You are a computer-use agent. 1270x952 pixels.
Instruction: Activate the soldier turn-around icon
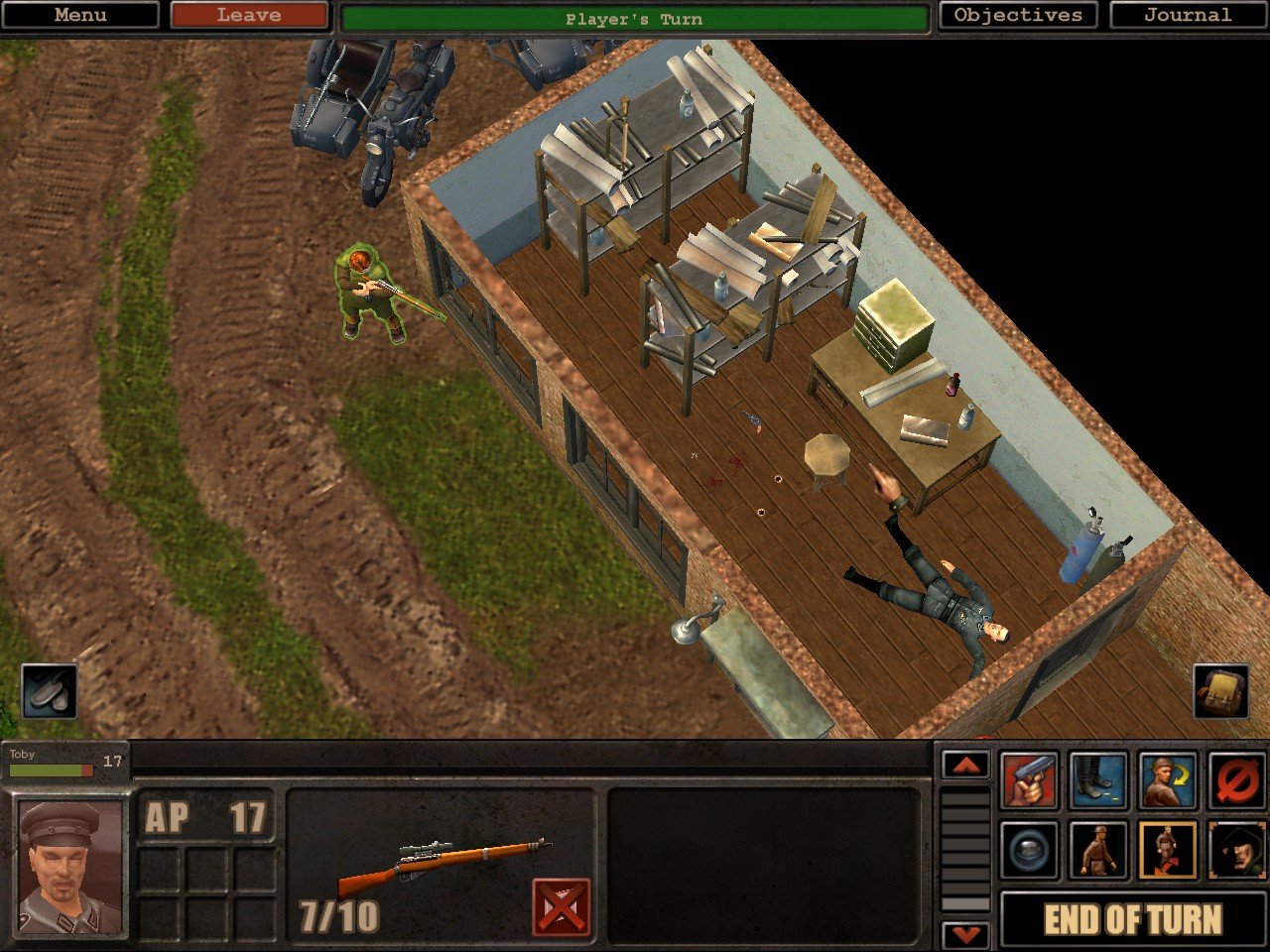pos(1168,781)
